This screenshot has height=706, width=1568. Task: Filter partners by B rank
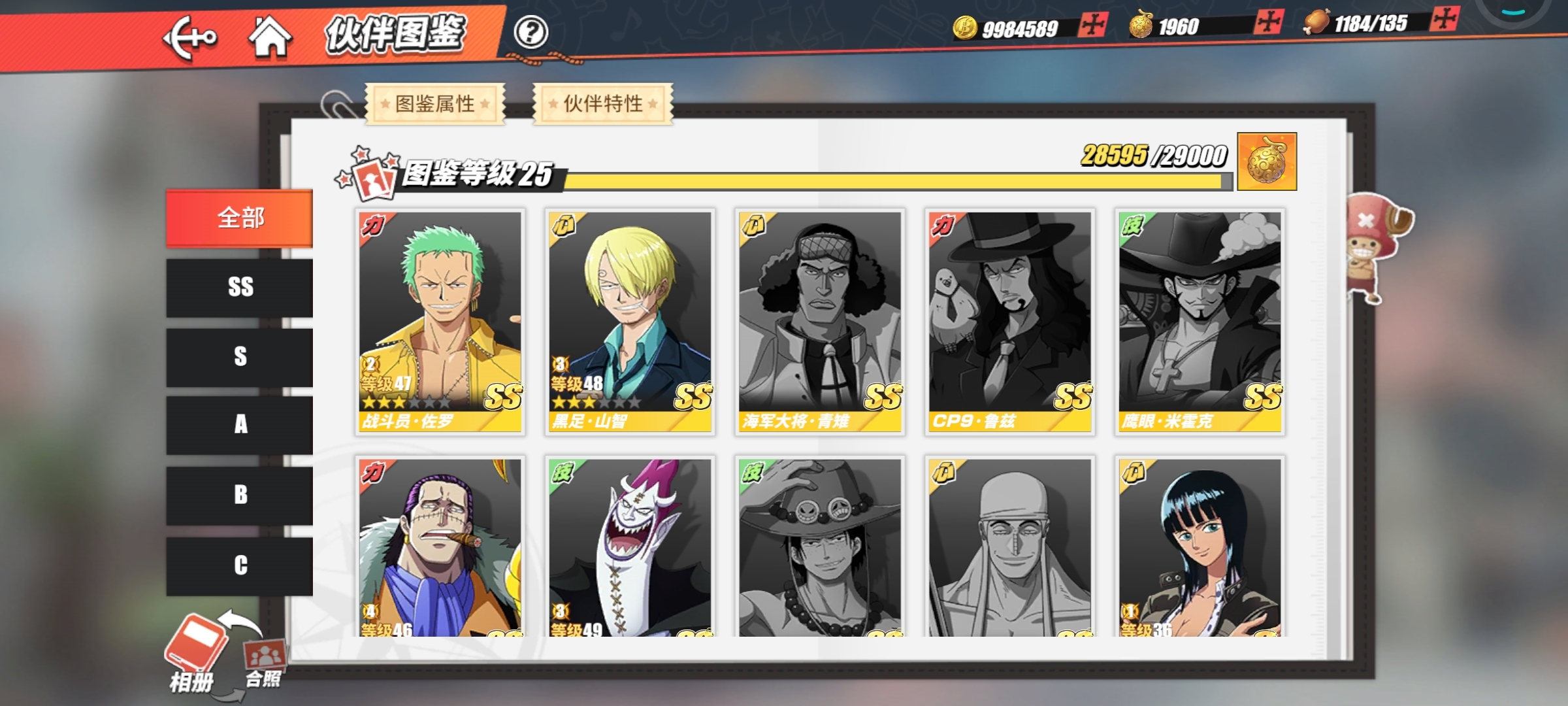[240, 495]
